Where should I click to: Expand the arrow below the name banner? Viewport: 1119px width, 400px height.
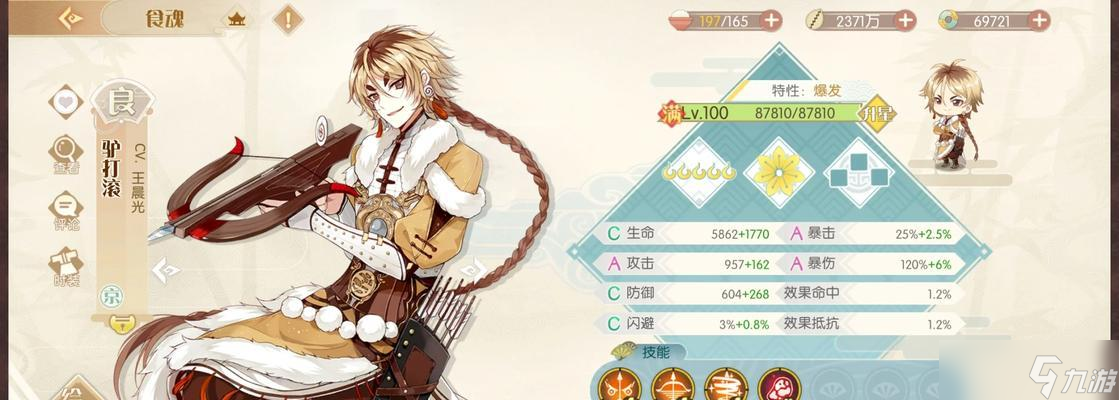[122, 322]
